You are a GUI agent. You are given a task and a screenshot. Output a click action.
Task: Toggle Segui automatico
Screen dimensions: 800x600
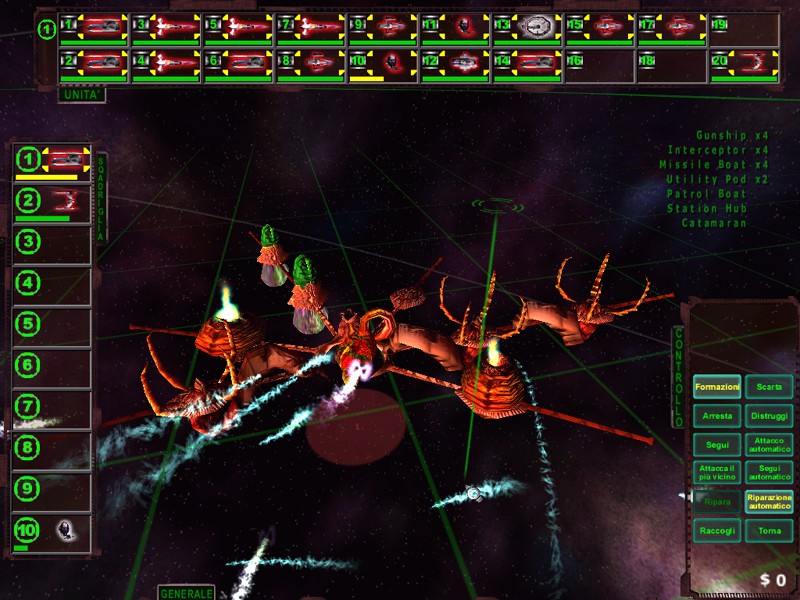coord(769,472)
